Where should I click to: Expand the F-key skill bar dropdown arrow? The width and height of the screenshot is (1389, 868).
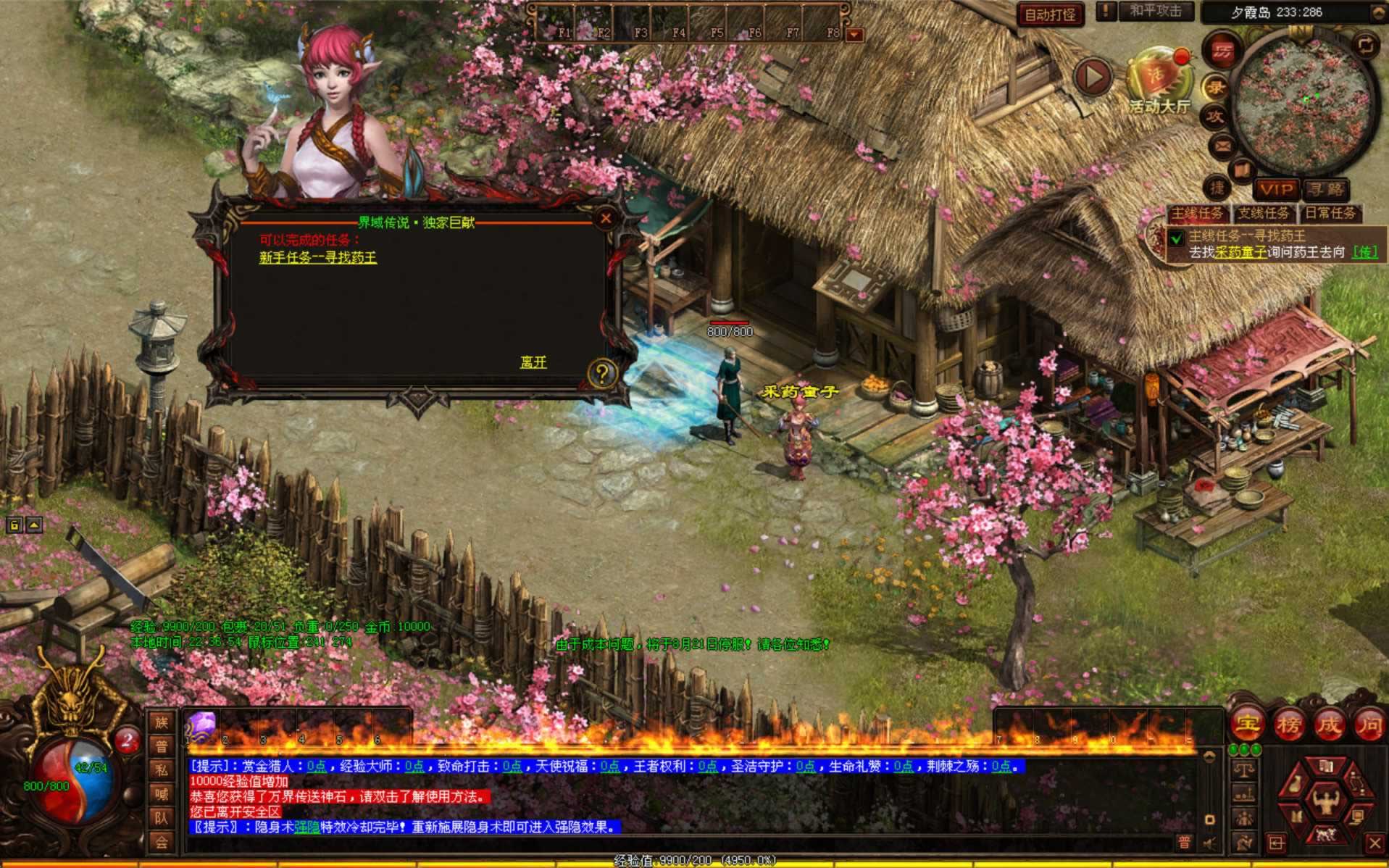point(855,34)
